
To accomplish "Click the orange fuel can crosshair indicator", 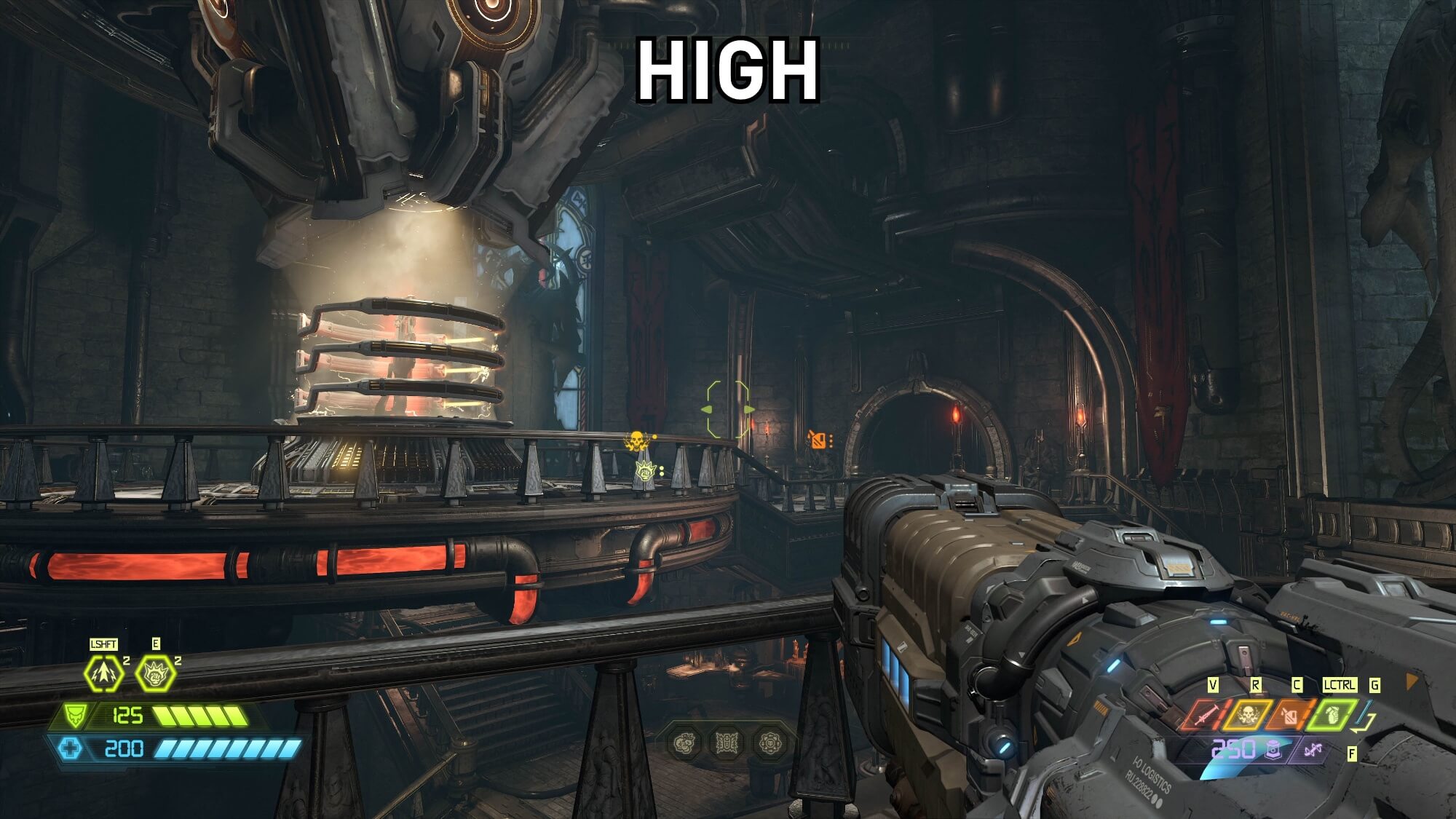I will 819,440.
